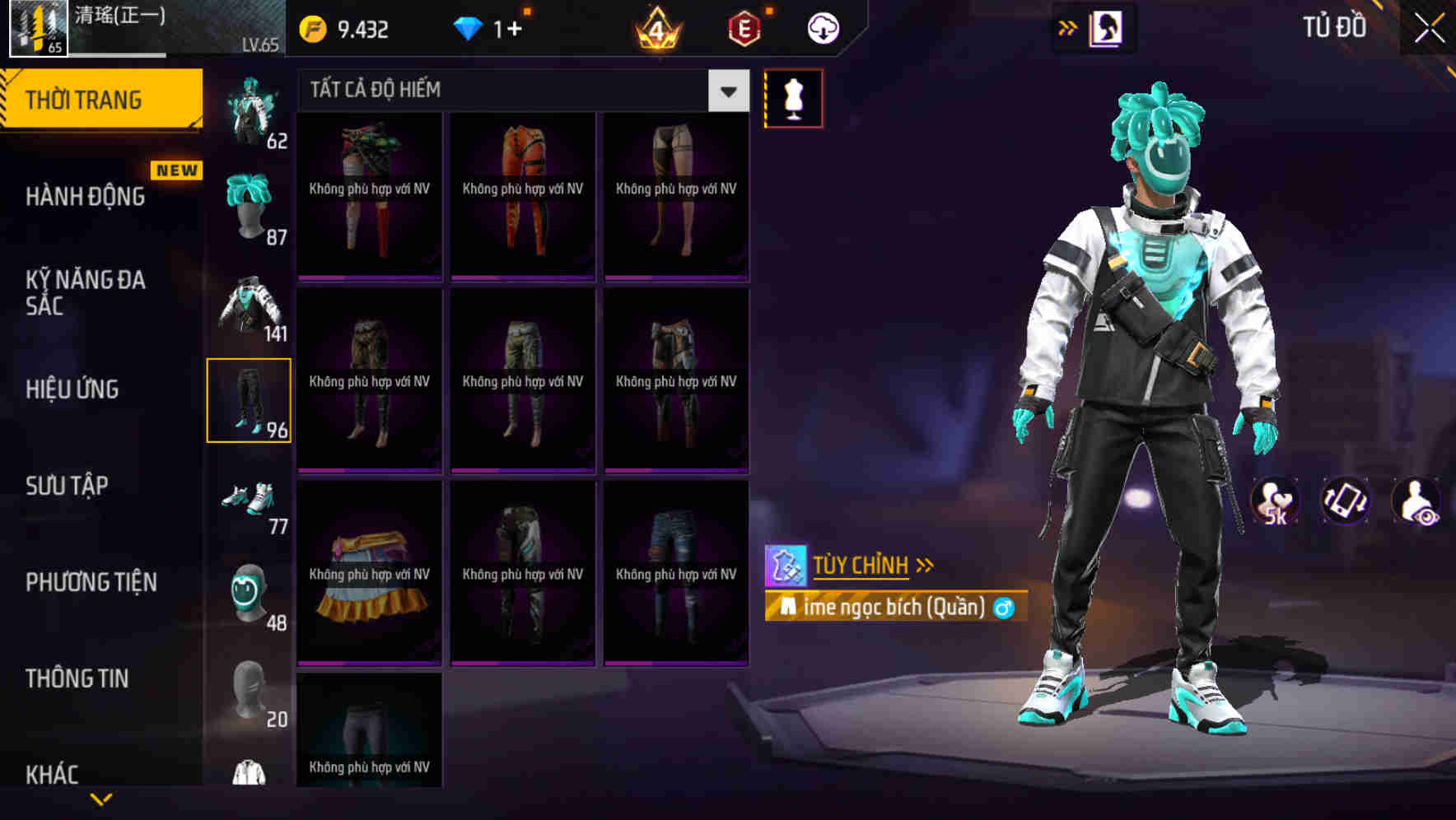1456x820 pixels.
Task: Open the mannequin outfit preset icon
Action: pyautogui.click(x=793, y=97)
